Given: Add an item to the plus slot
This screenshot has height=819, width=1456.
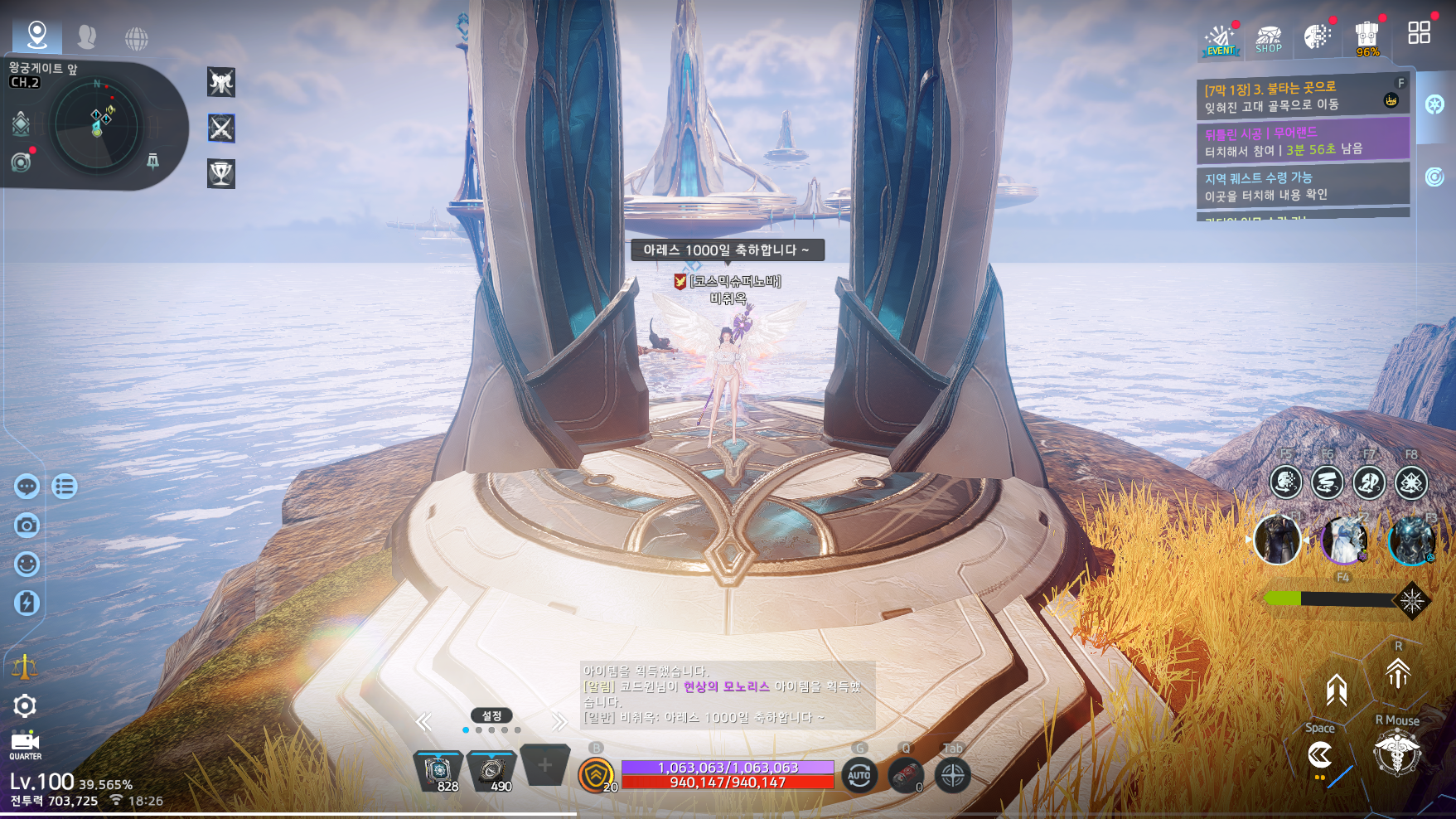Looking at the screenshot, I should (544, 766).
